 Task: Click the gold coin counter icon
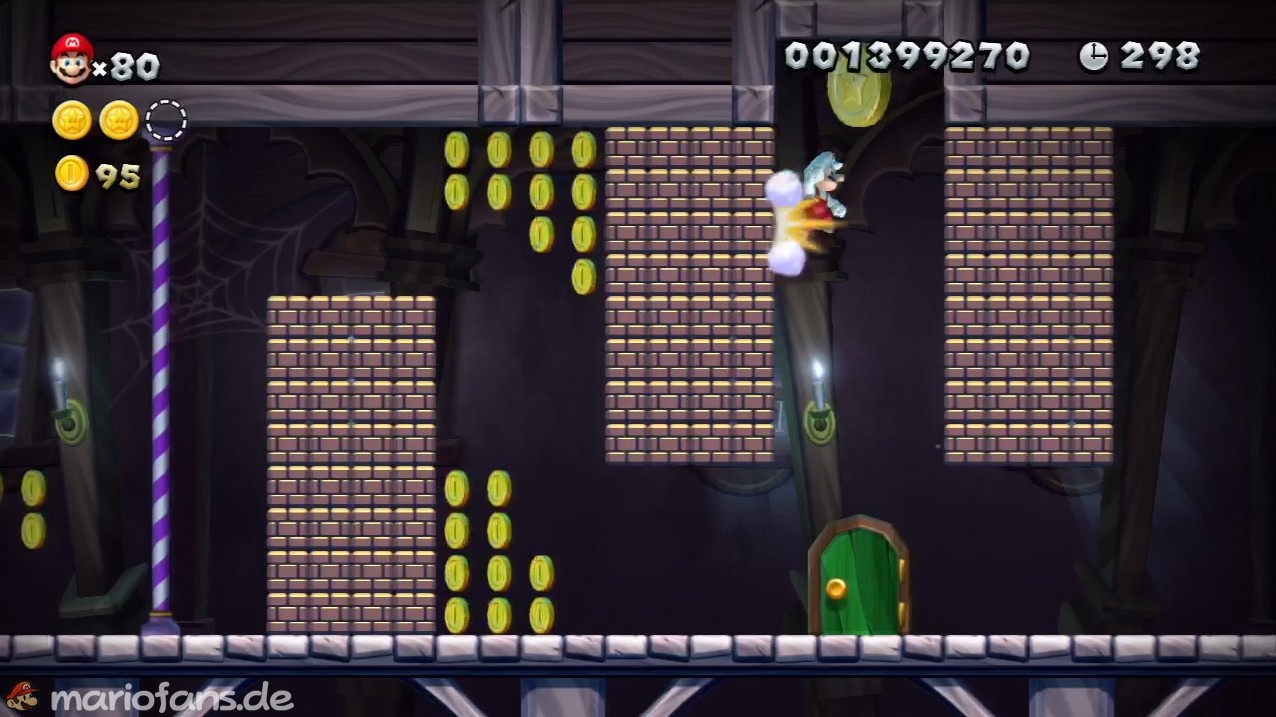(72, 174)
